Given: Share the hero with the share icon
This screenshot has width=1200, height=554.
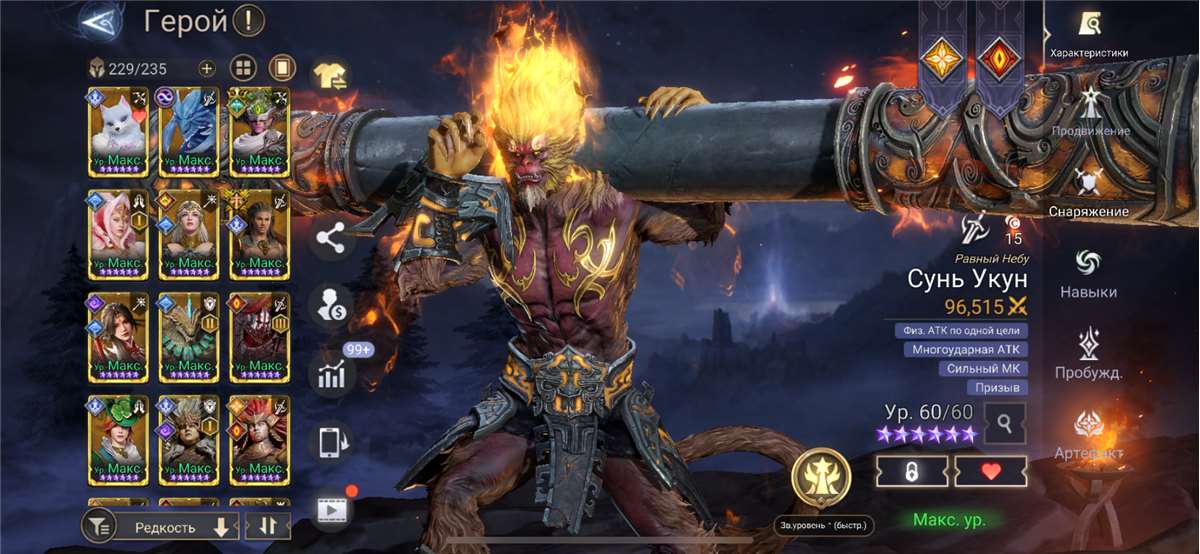Looking at the screenshot, I should tap(330, 238).
